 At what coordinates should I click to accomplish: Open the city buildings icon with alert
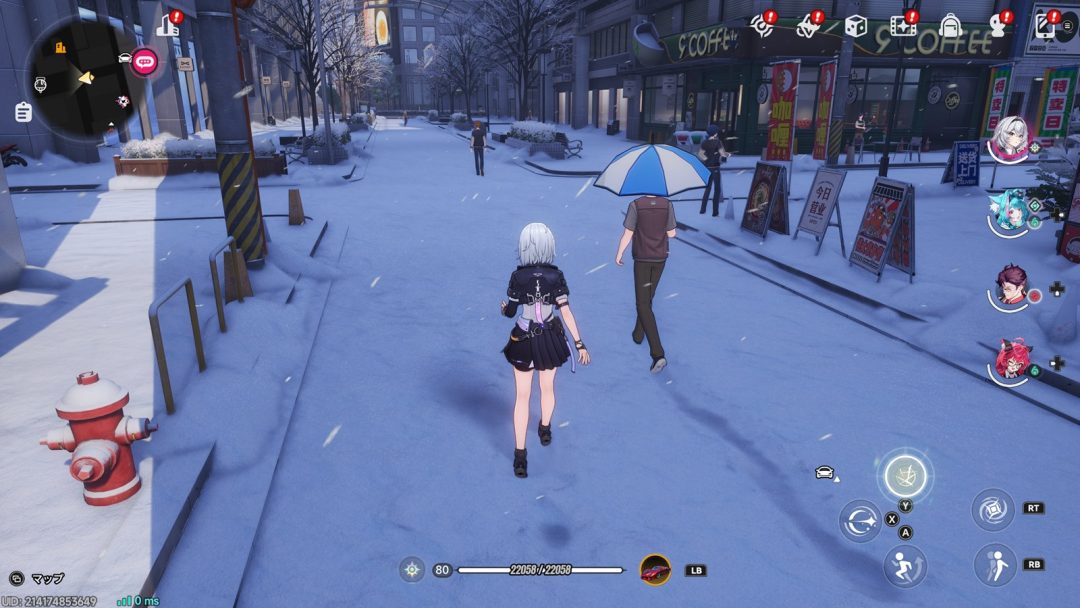(168, 25)
